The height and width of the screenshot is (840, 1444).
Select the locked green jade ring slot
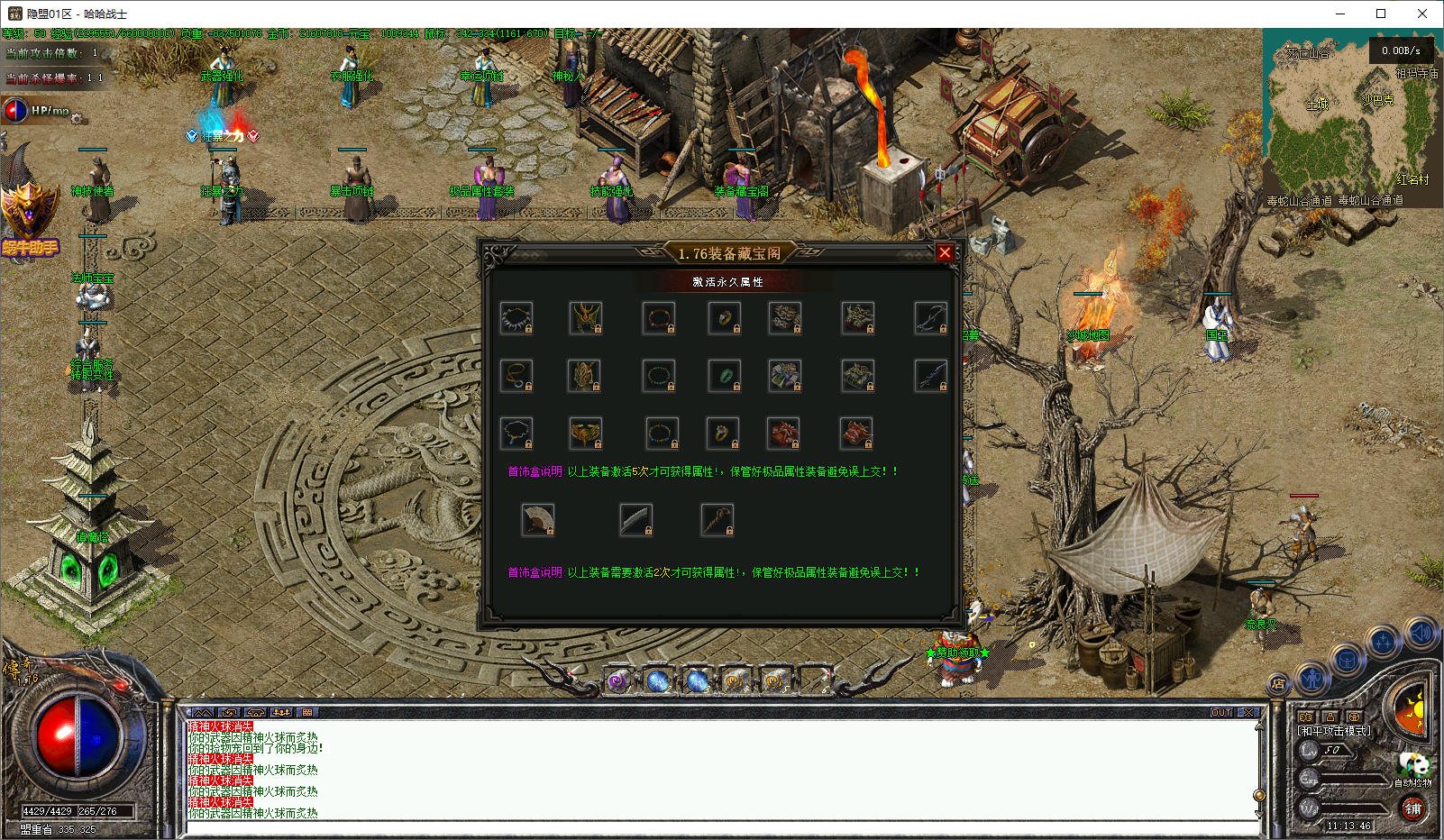(x=725, y=375)
